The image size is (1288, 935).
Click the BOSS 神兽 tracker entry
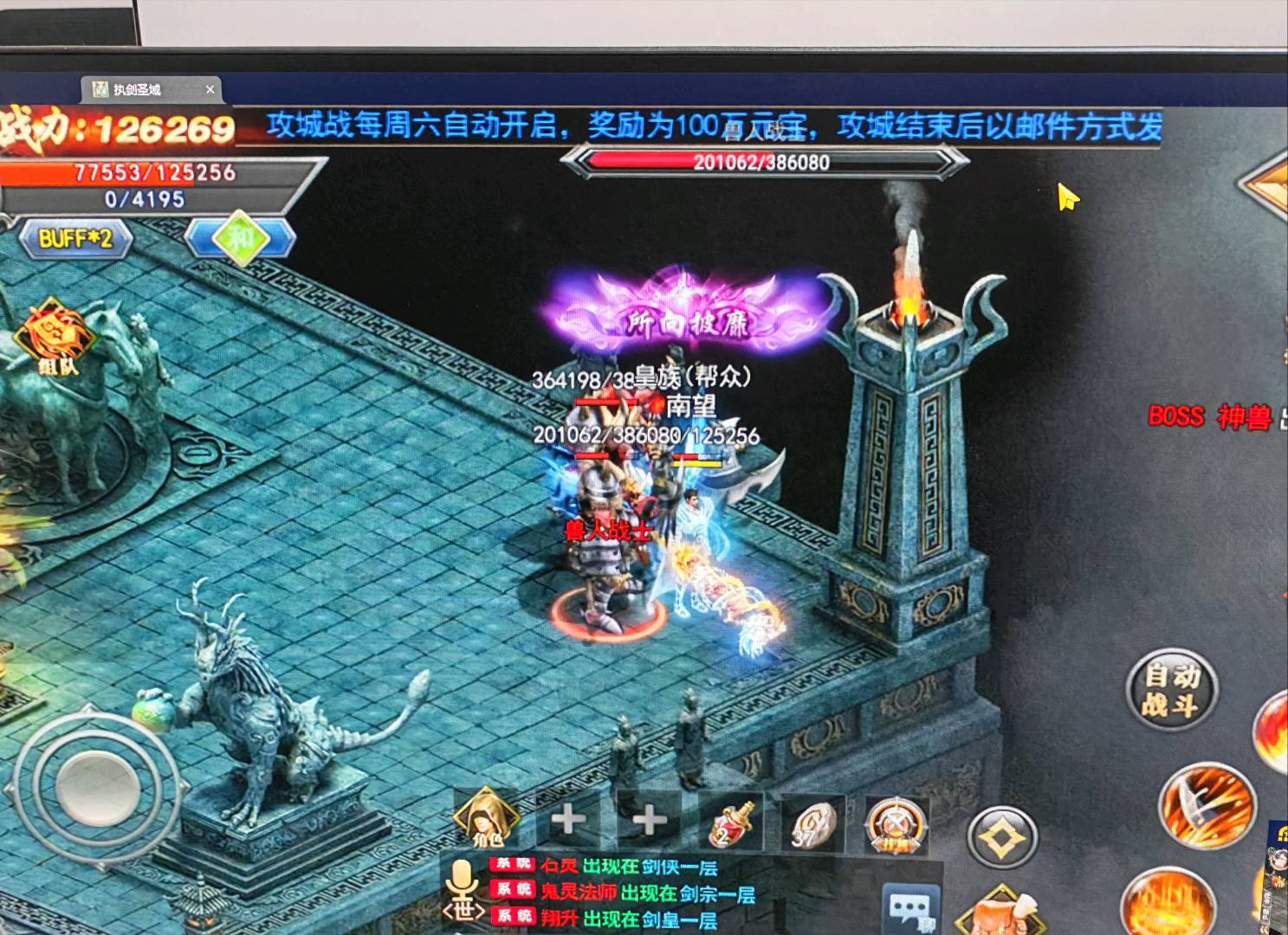(1211, 417)
